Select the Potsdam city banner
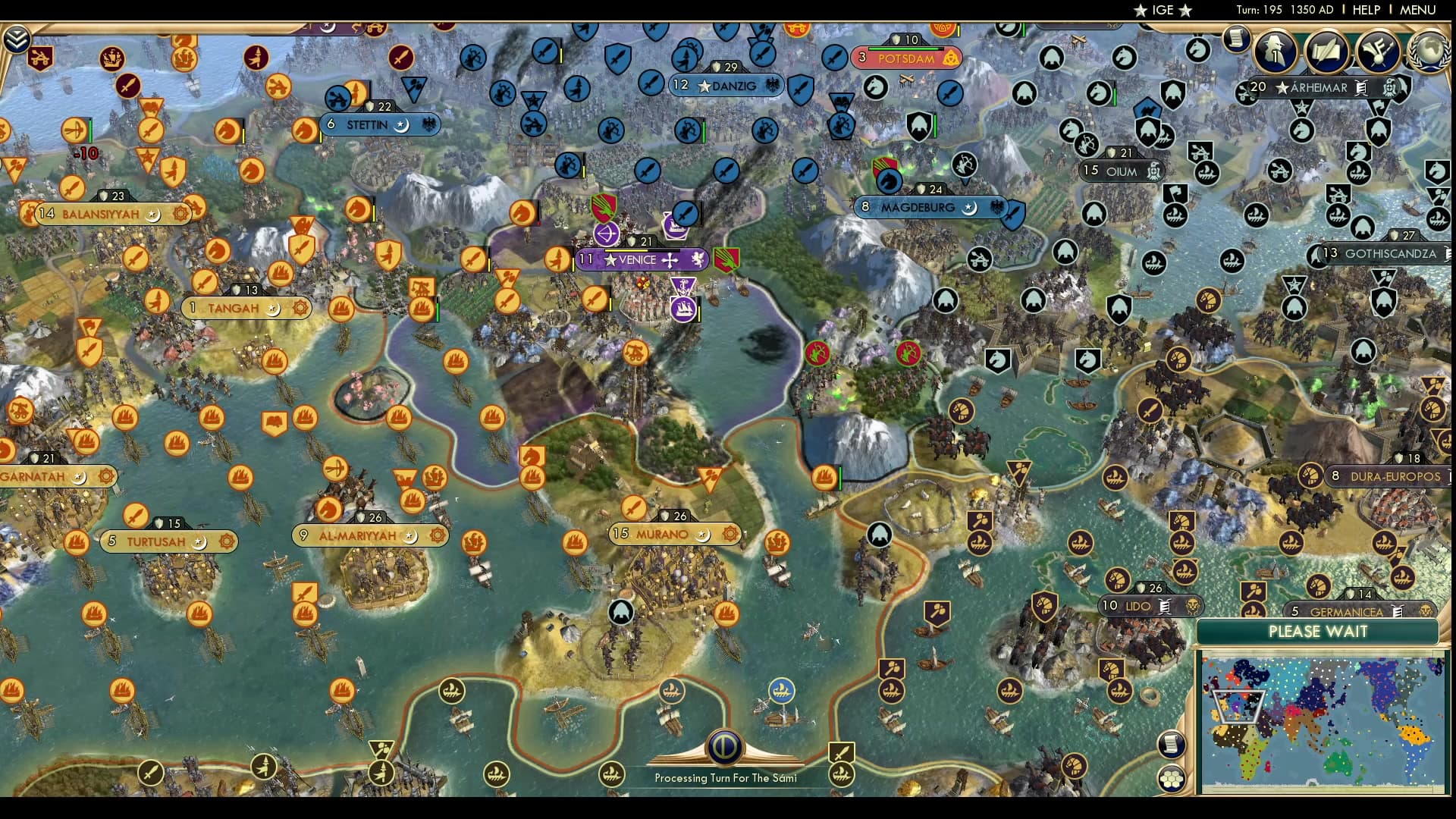 tap(908, 58)
